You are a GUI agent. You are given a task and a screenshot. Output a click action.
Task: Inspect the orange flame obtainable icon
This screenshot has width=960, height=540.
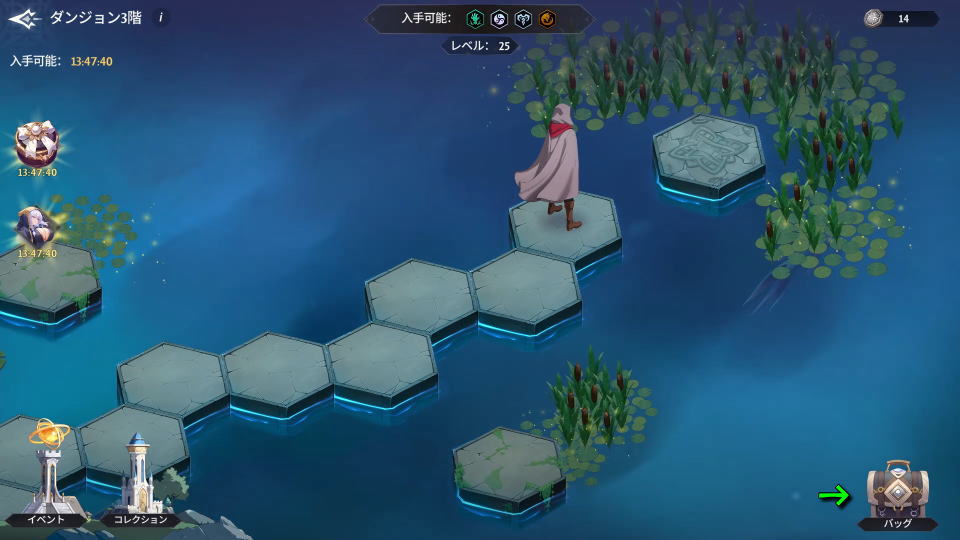[x=549, y=19]
